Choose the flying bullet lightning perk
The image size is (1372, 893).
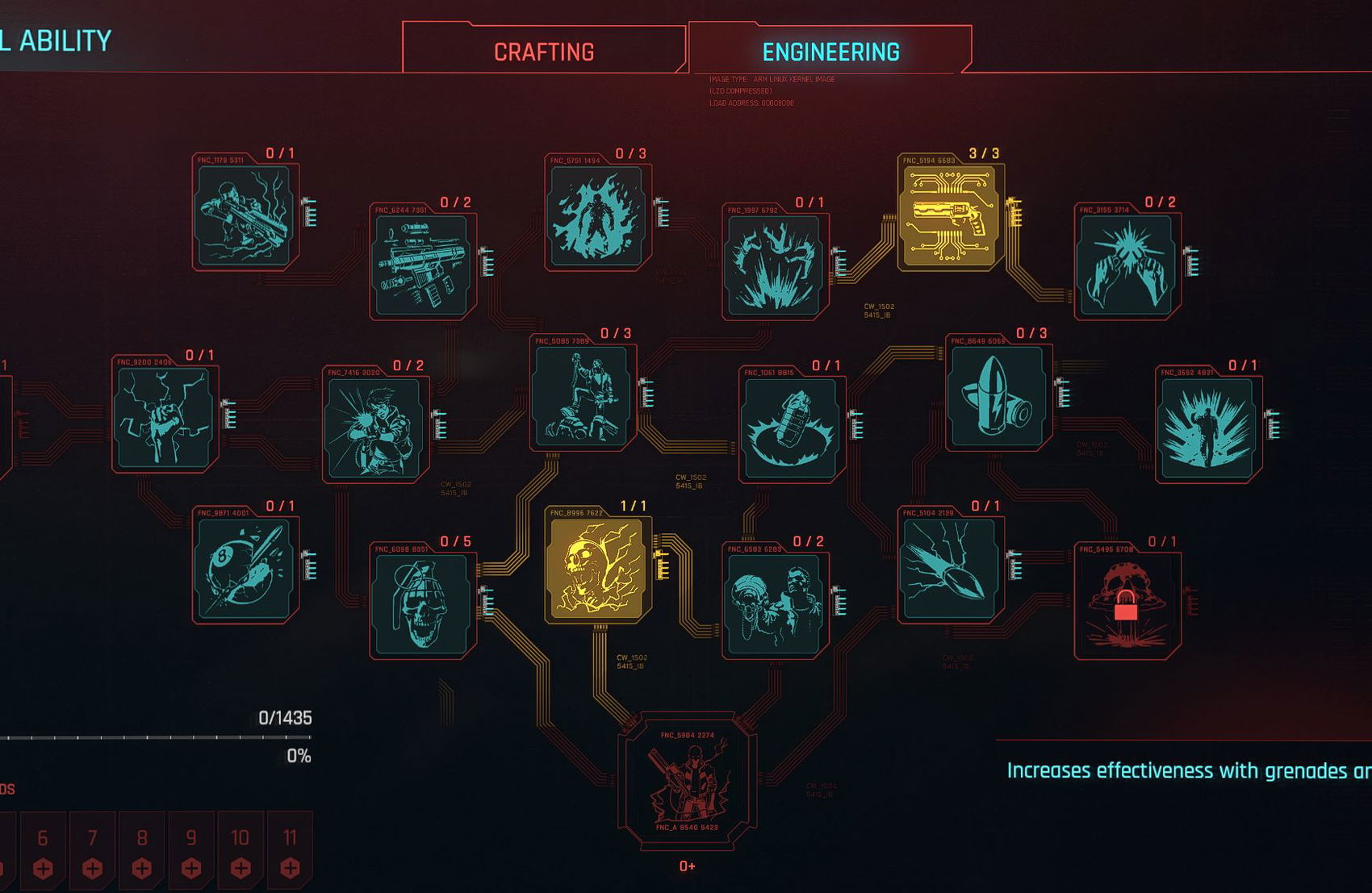[950, 569]
